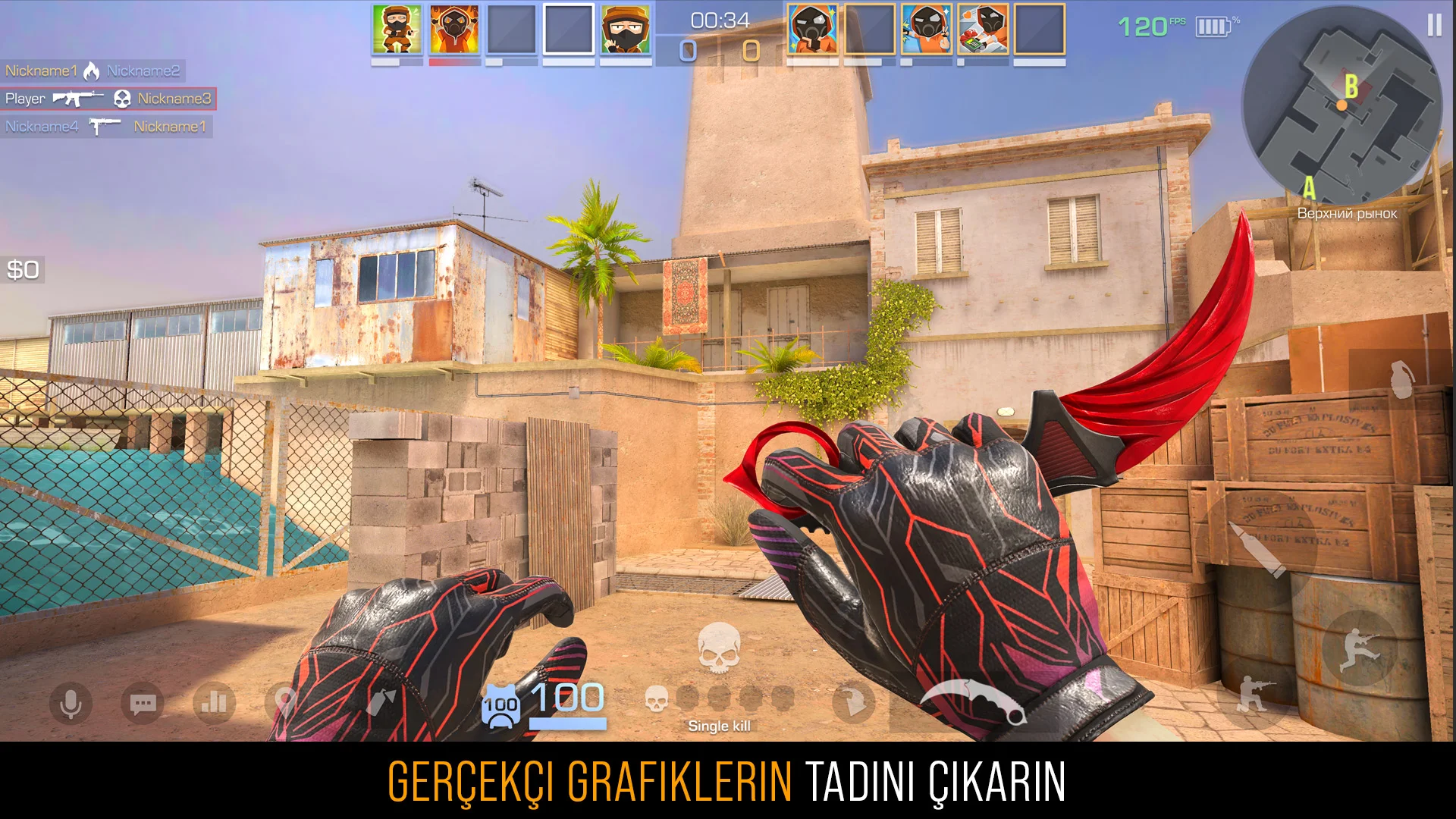Select the green ninja player avatar
The width and height of the screenshot is (1456, 819).
397,30
